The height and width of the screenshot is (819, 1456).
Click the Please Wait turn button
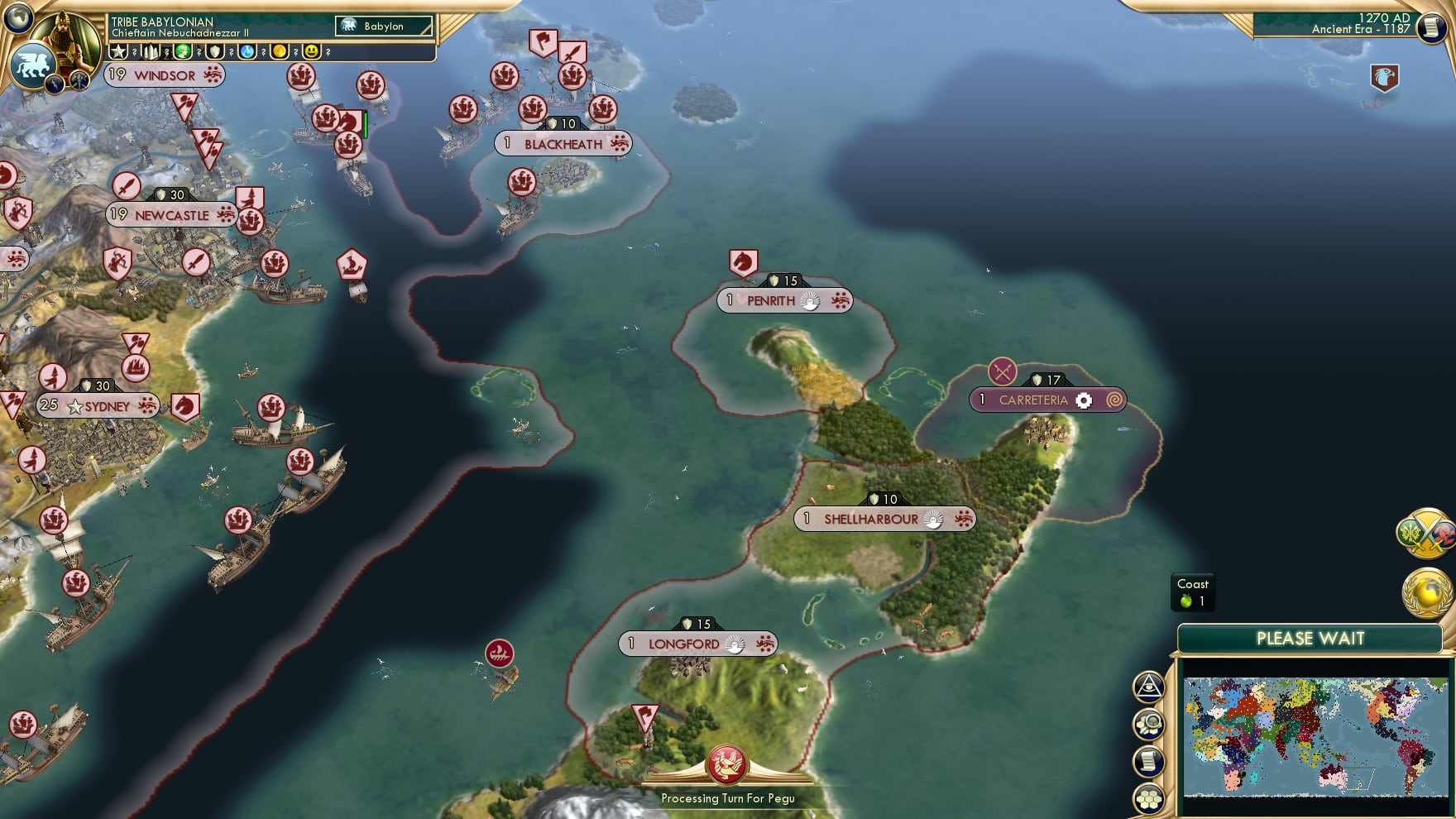(x=1310, y=639)
